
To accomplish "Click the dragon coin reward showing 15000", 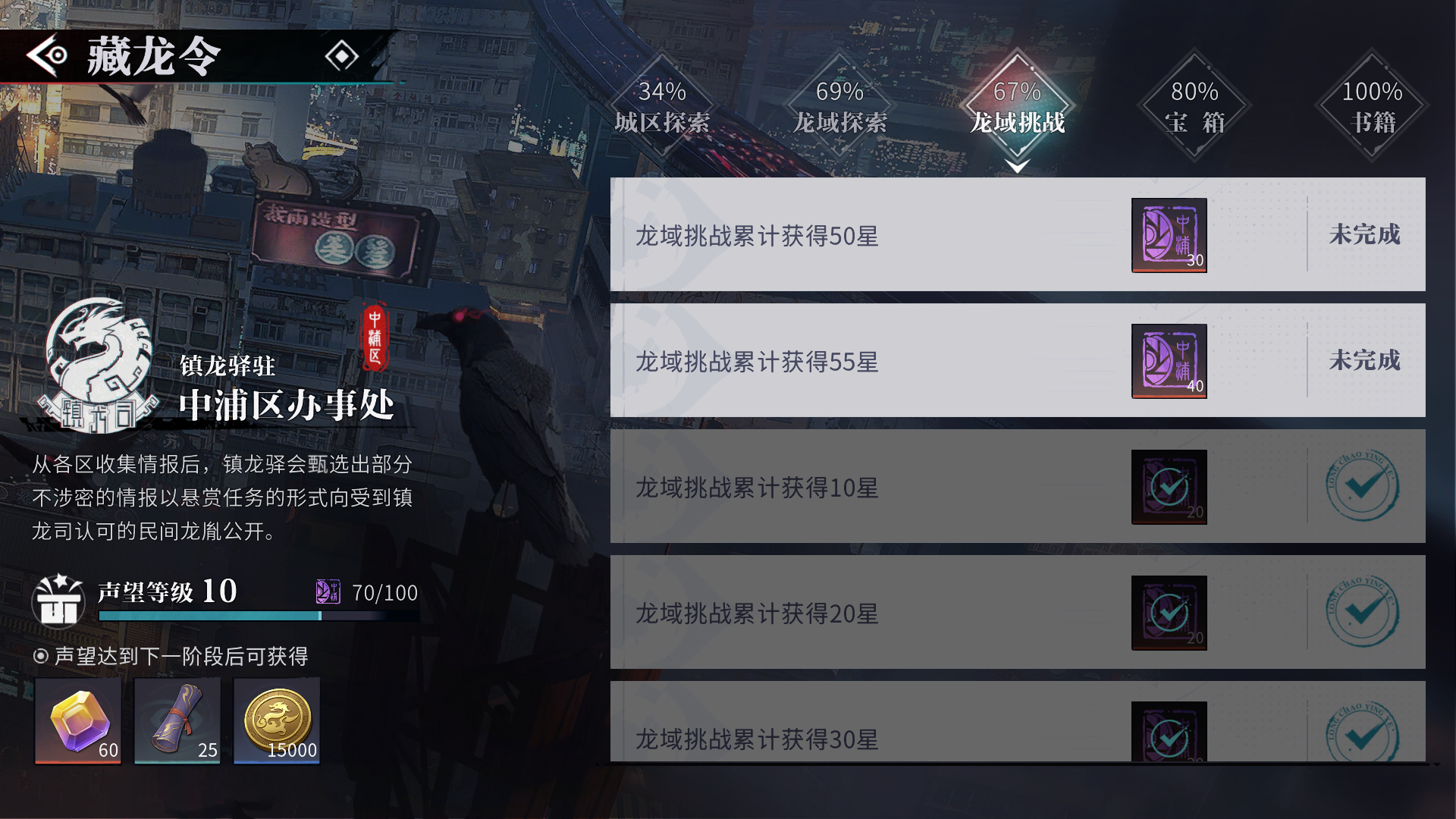I will 276,719.
